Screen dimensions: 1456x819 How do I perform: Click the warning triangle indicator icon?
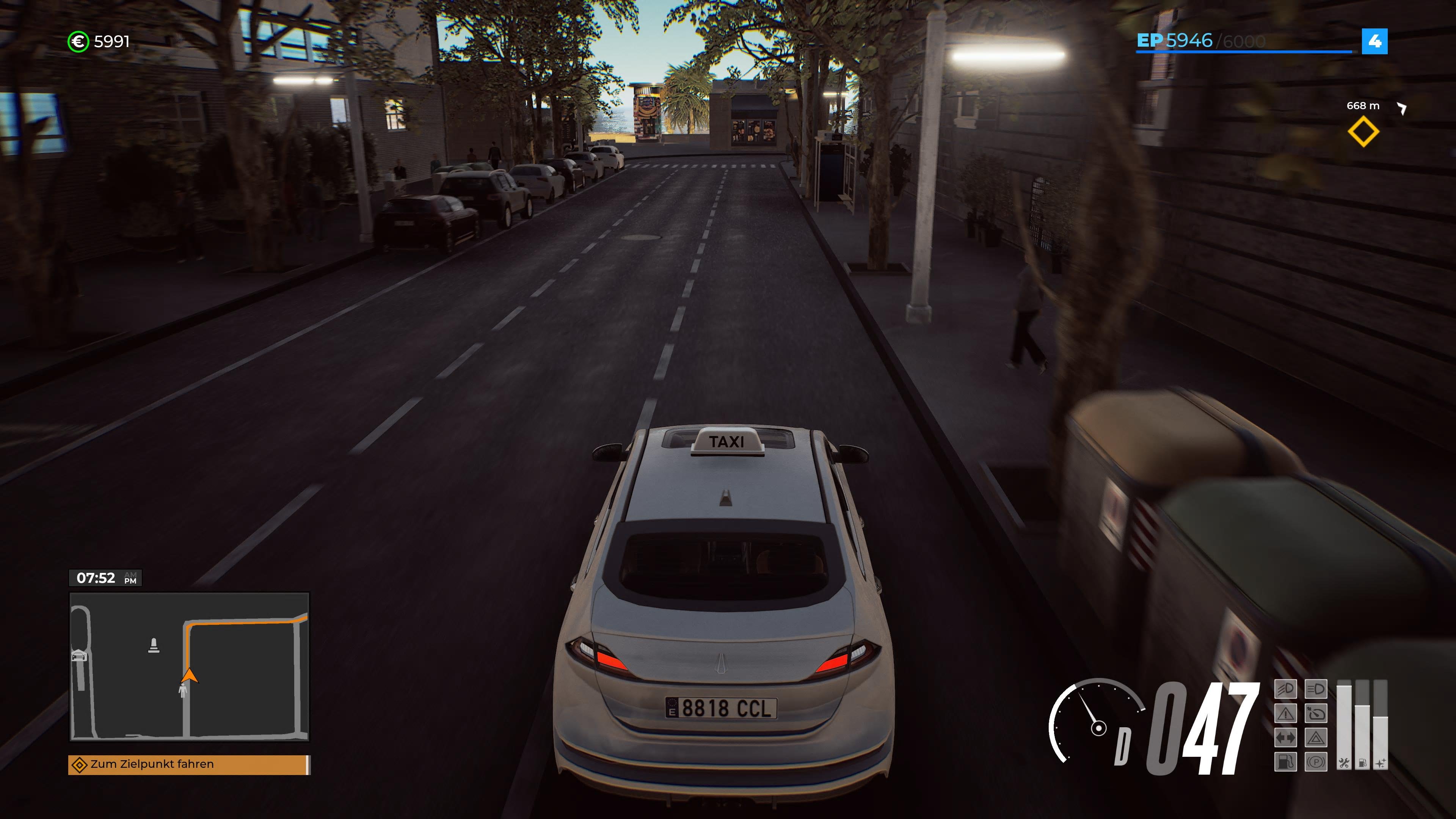coord(1287,714)
